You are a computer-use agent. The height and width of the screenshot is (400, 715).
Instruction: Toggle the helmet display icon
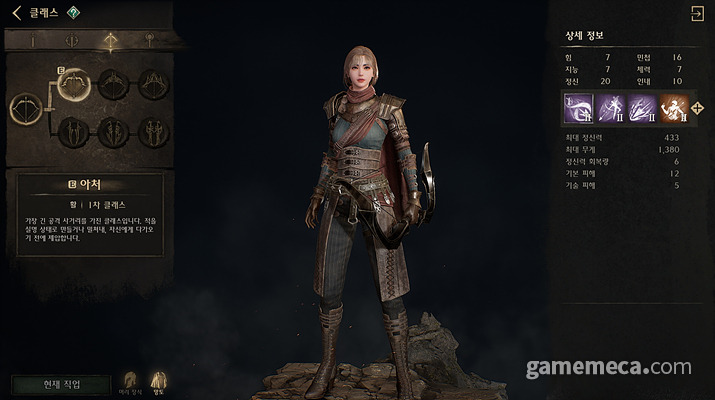click(130, 382)
